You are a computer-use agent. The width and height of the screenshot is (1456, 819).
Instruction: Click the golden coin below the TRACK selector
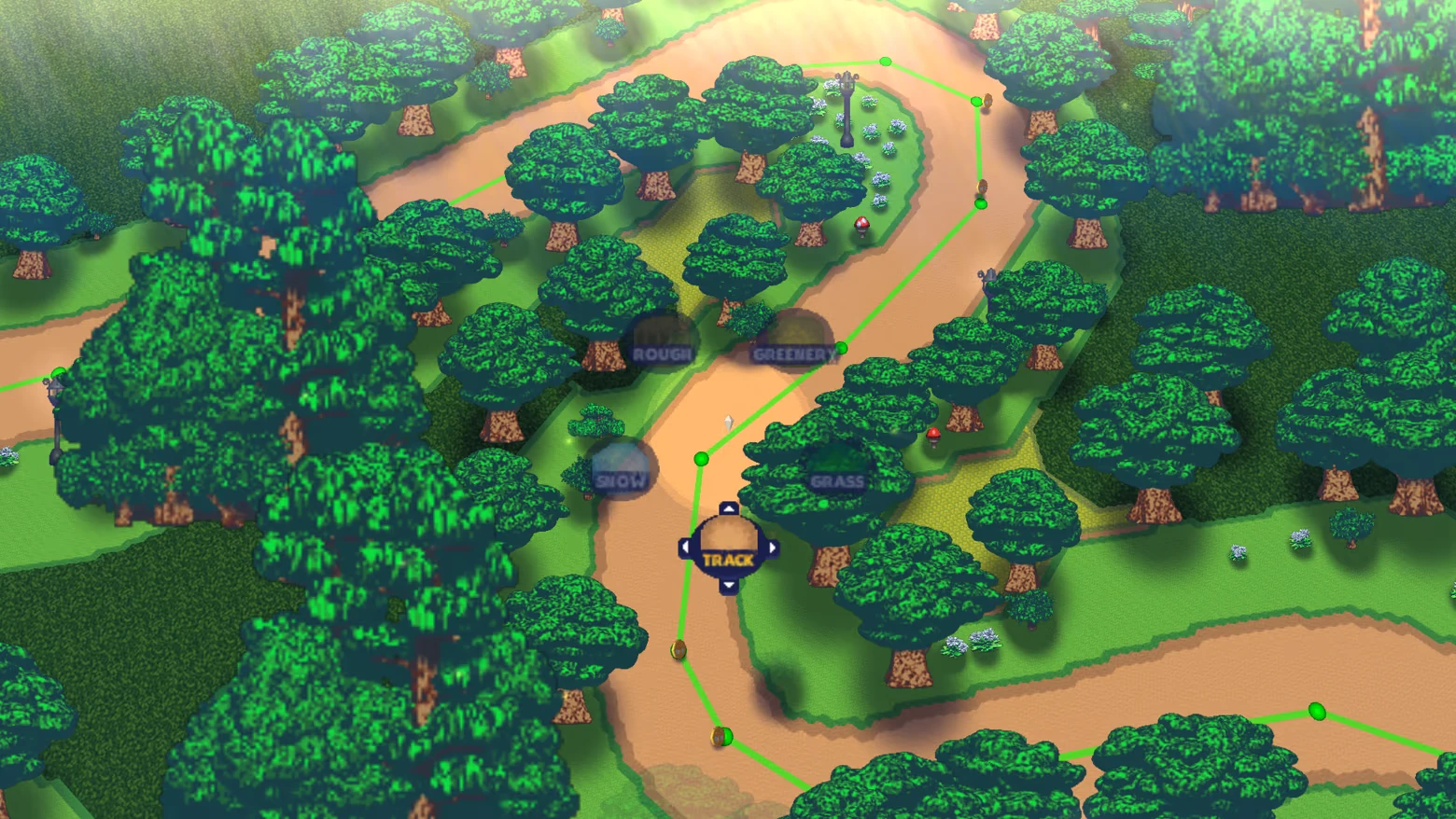678,648
